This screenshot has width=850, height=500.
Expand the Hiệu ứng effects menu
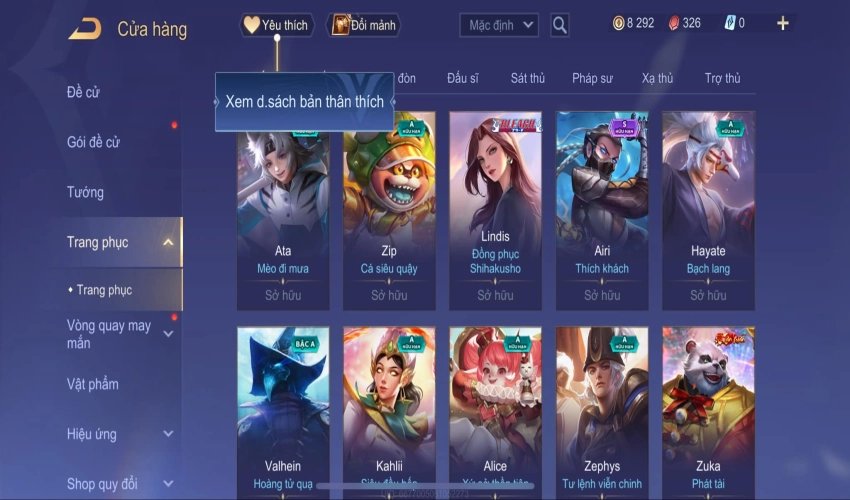coord(92,434)
